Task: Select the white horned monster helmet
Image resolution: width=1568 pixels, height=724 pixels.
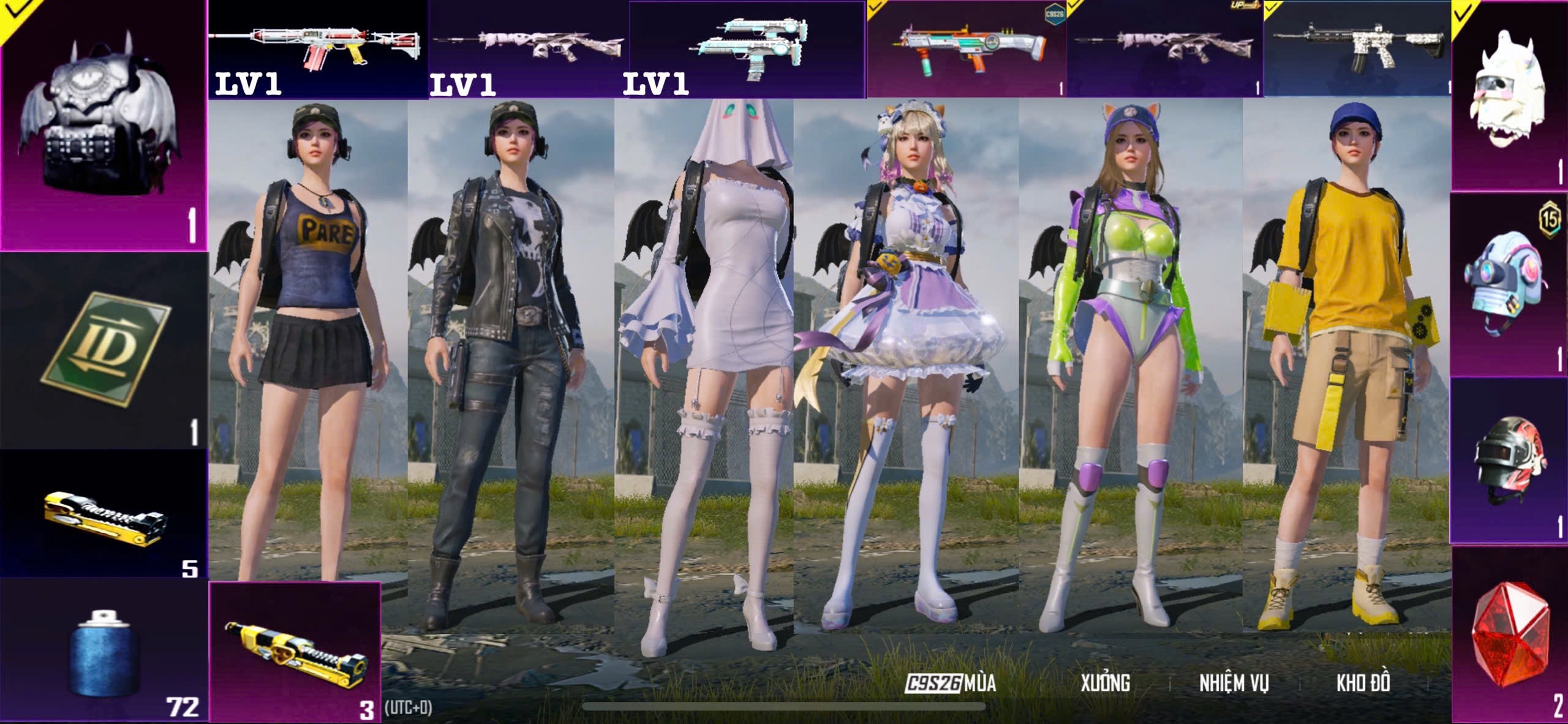Action: point(1509,96)
